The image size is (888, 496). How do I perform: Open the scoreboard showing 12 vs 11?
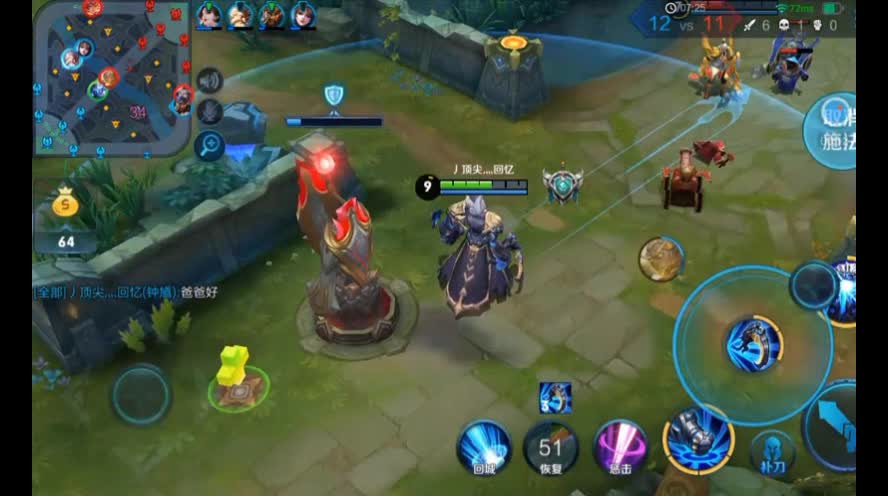pos(688,23)
